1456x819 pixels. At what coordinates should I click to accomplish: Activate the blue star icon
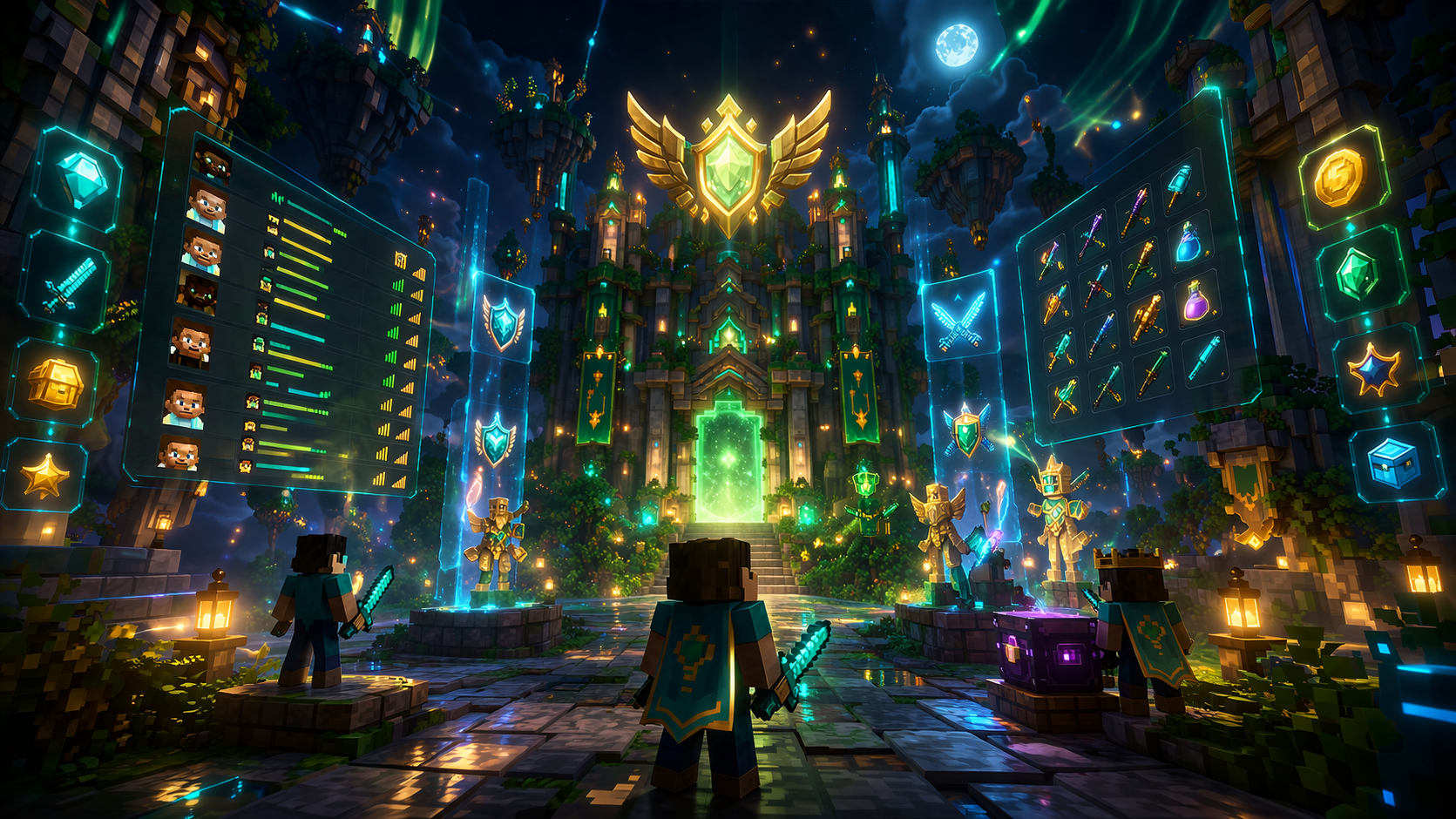click(x=1374, y=369)
